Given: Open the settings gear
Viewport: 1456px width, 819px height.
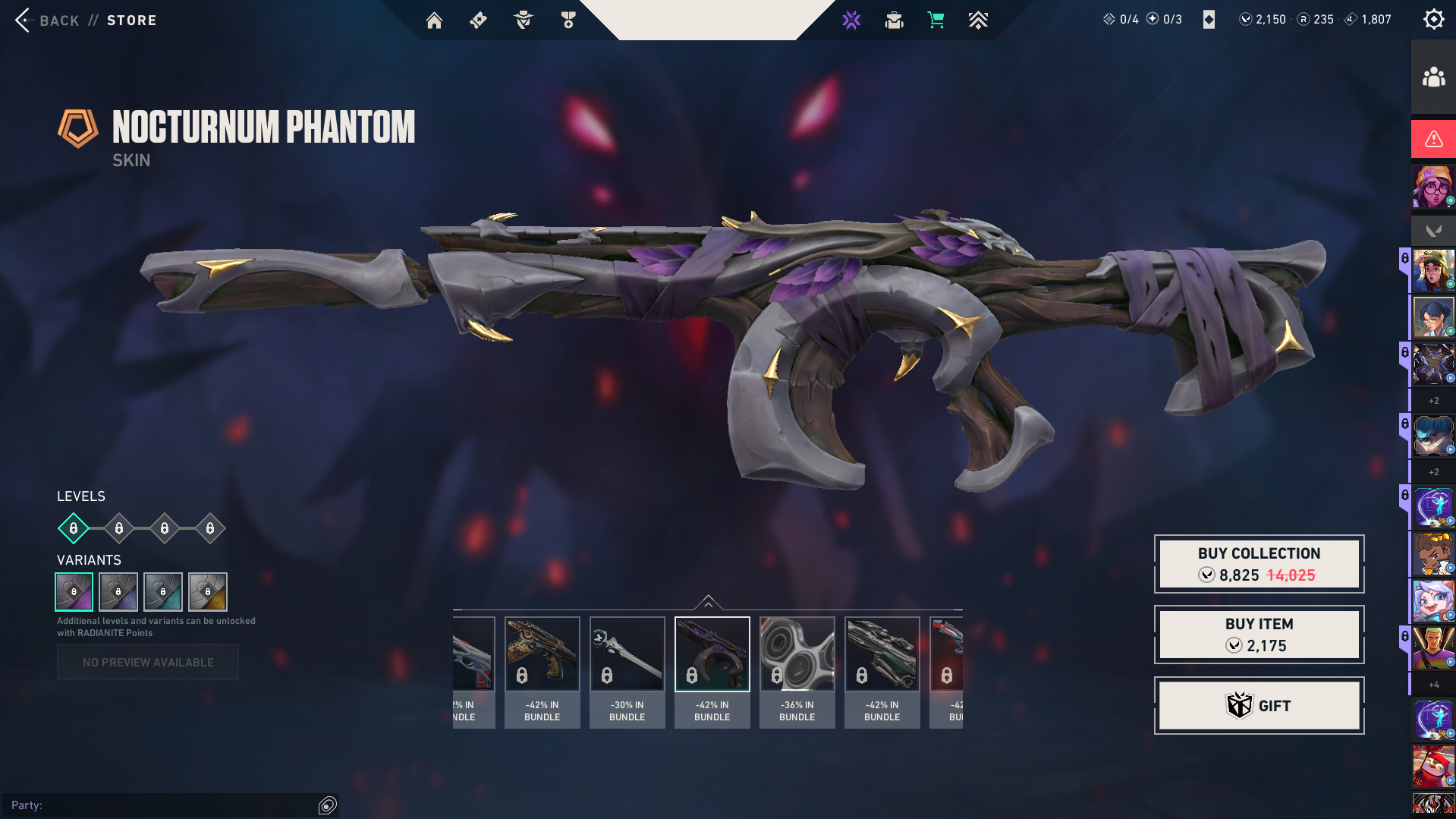Looking at the screenshot, I should pos(1433,18).
